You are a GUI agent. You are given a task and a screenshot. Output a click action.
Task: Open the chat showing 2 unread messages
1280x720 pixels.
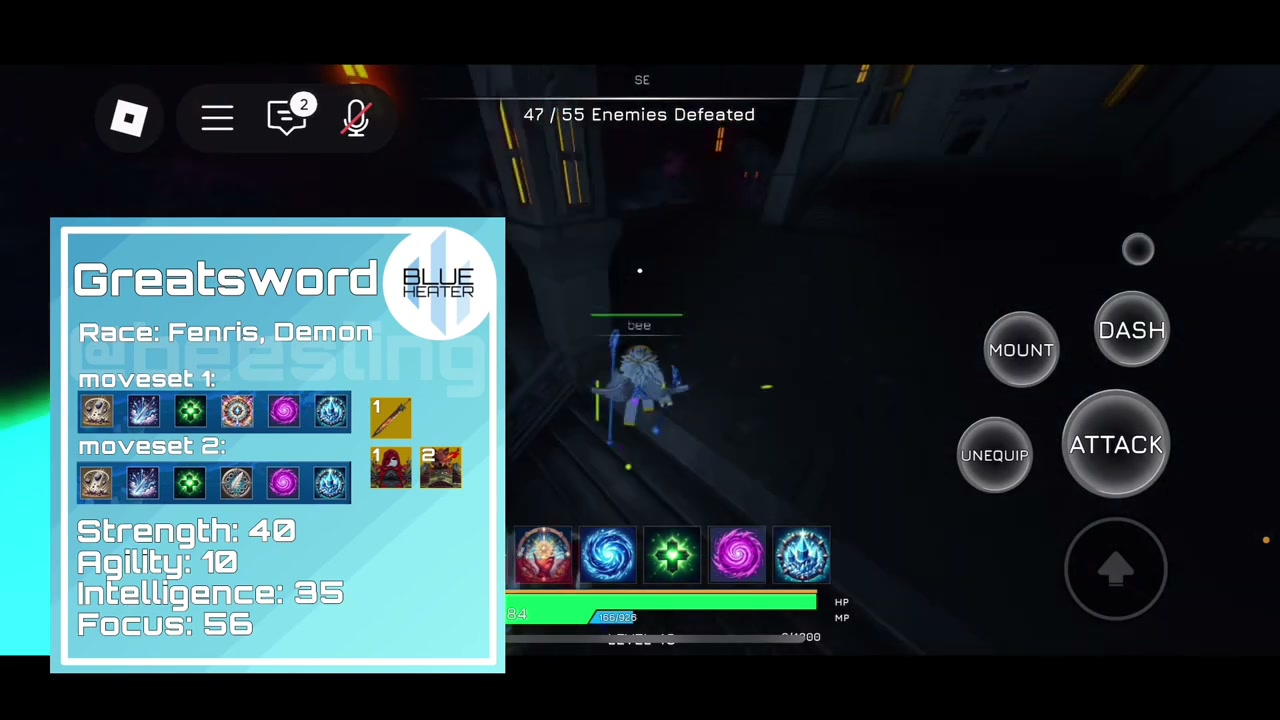(x=289, y=117)
